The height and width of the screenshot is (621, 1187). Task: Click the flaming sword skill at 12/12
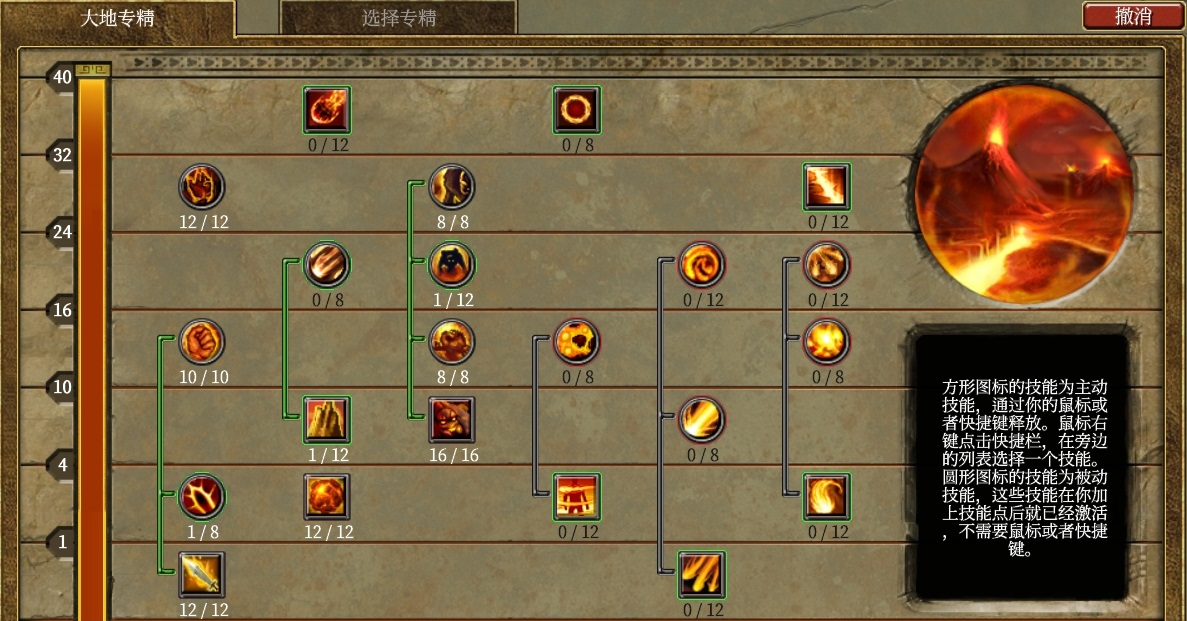coord(202,574)
